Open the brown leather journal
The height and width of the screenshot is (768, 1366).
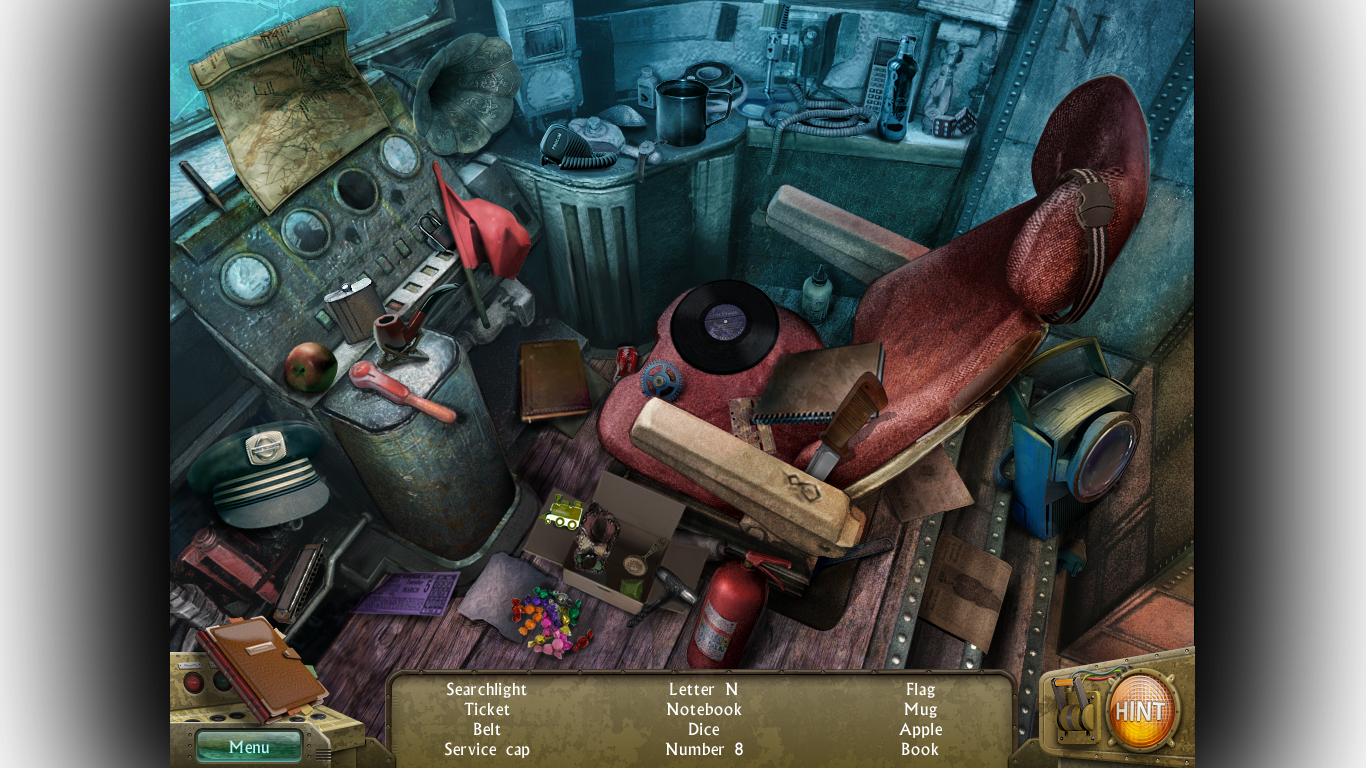[263, 665]
